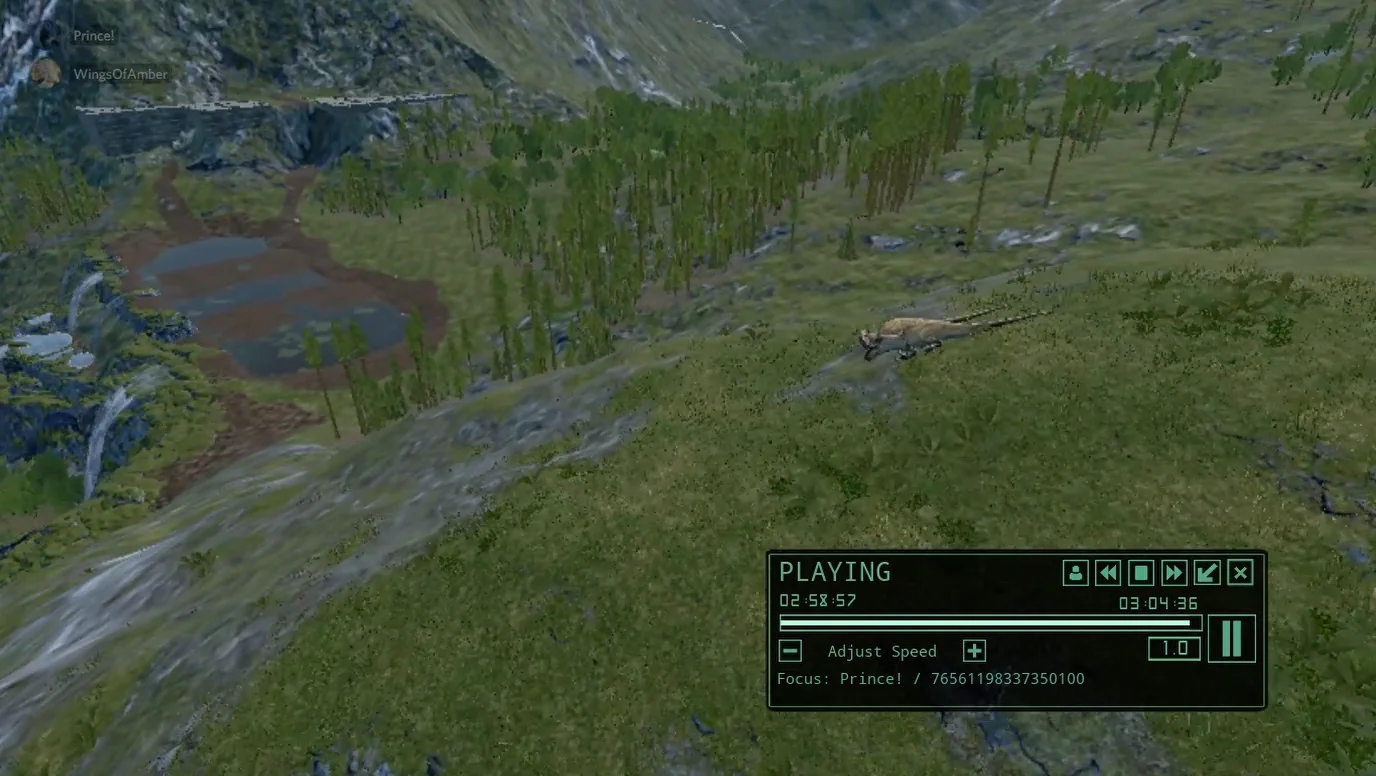Increase playback speed with the plus button
Viewport: 1376px width, 776px height.
click(x=974, y=651)
